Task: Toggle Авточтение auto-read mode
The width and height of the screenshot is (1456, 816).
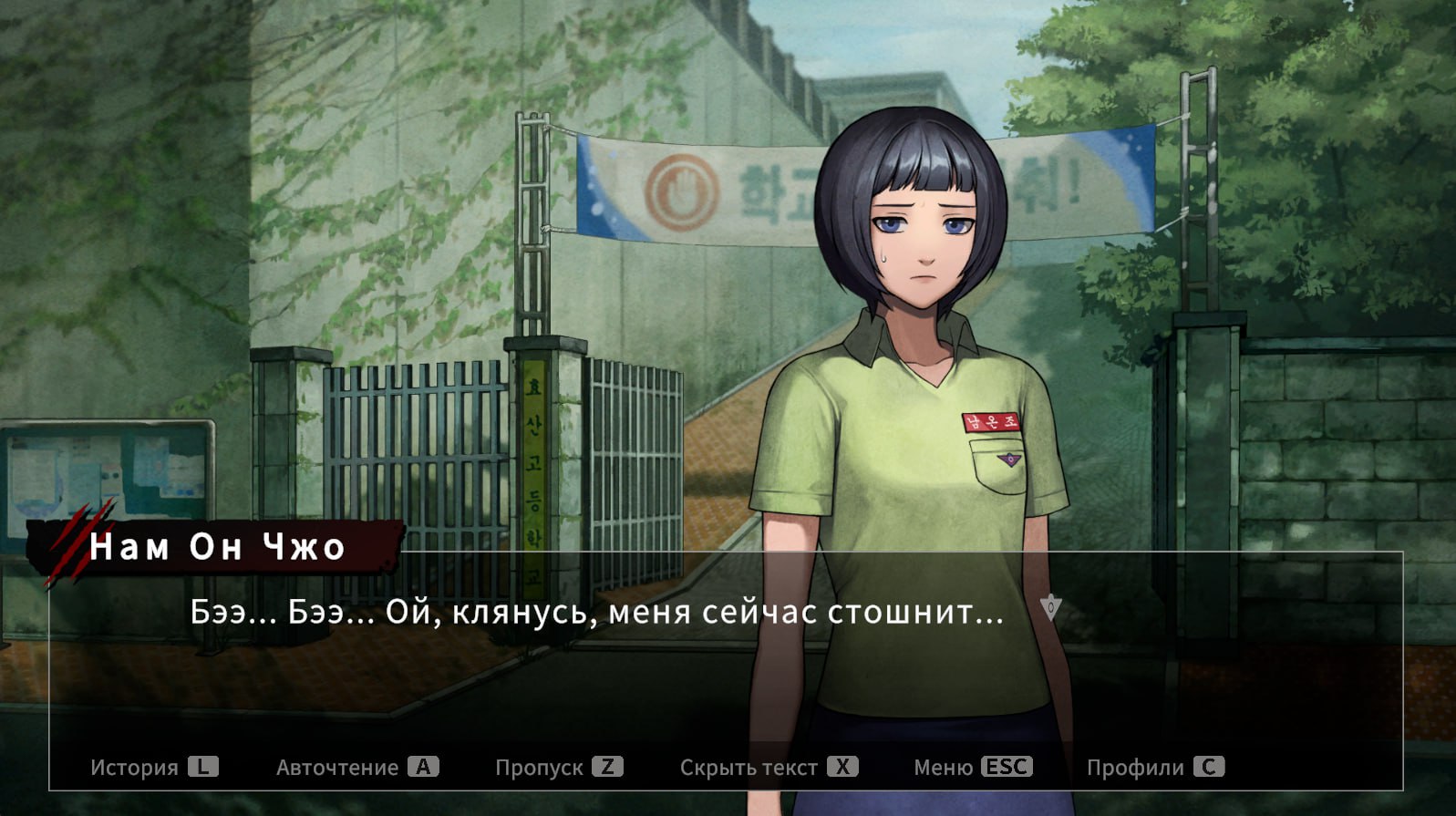Action: tap(356, 767)
